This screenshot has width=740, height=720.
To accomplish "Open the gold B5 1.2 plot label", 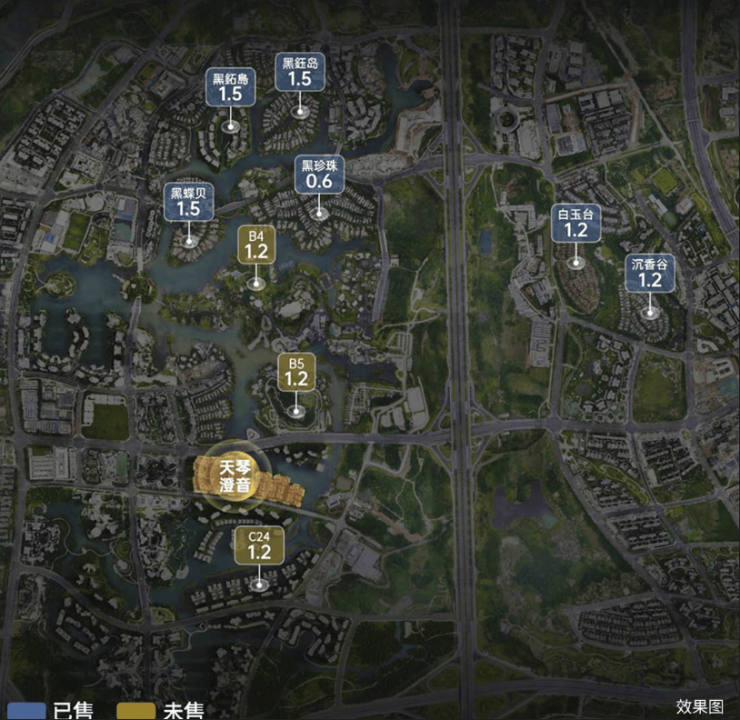I will click(296, 371).
